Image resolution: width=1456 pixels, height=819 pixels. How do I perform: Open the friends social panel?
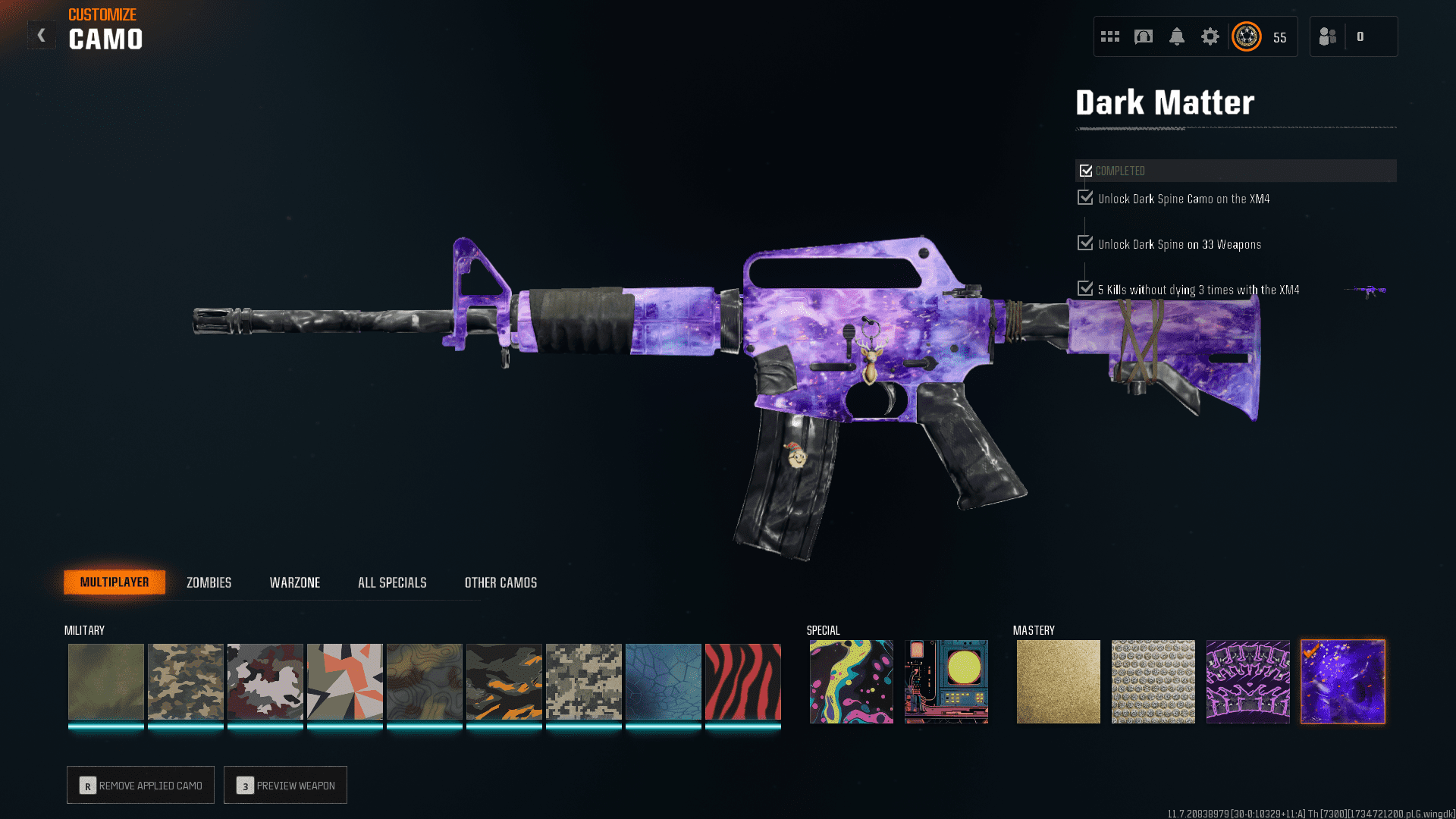tap(1327, 36)
